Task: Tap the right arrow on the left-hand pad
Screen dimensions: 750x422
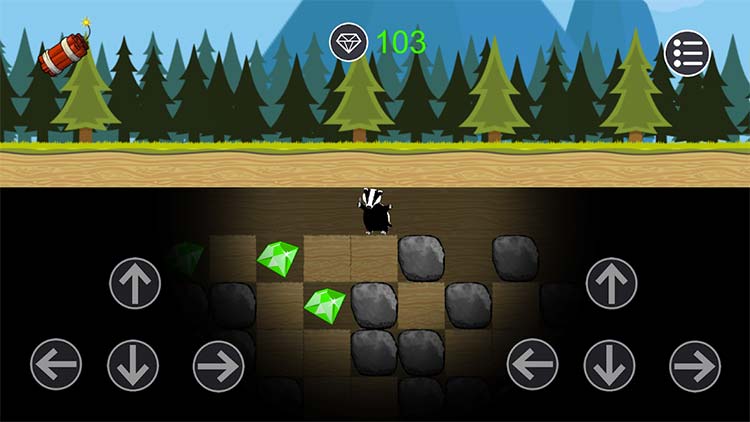Action: pyautogui.click(x=219, y=365)
